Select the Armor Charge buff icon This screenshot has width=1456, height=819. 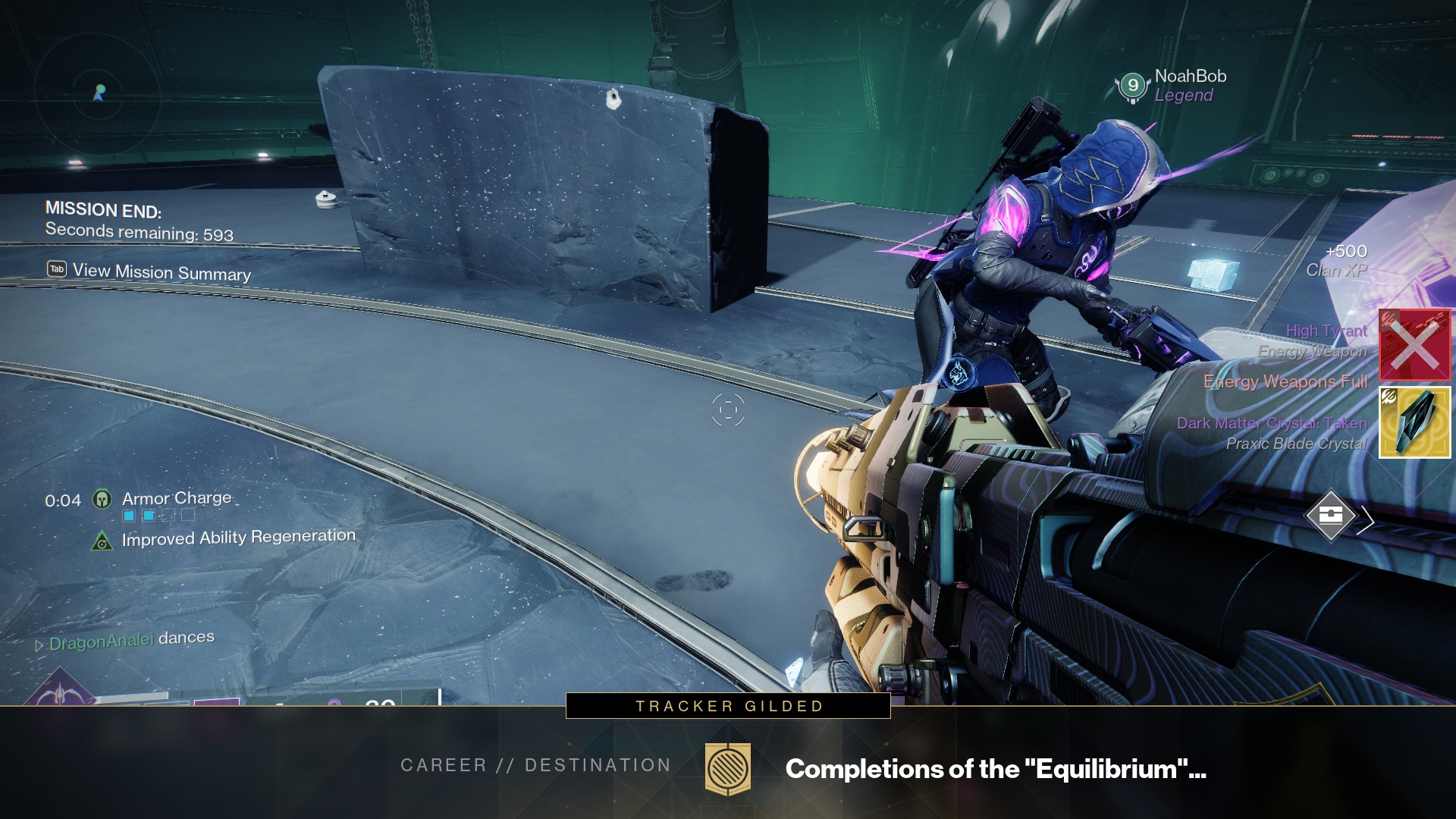pos(102,499)
